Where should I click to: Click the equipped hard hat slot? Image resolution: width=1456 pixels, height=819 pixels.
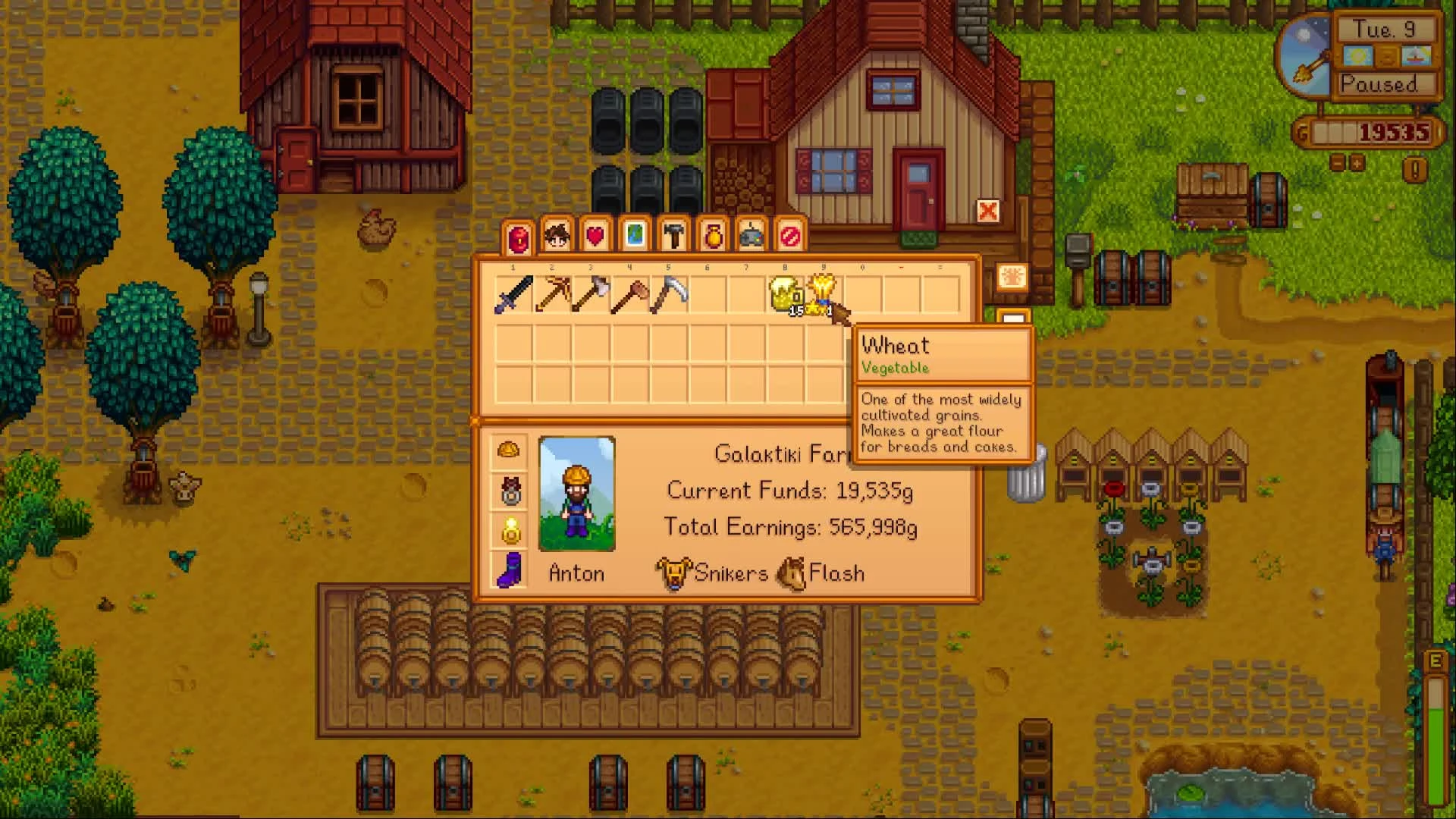(510, 449)
